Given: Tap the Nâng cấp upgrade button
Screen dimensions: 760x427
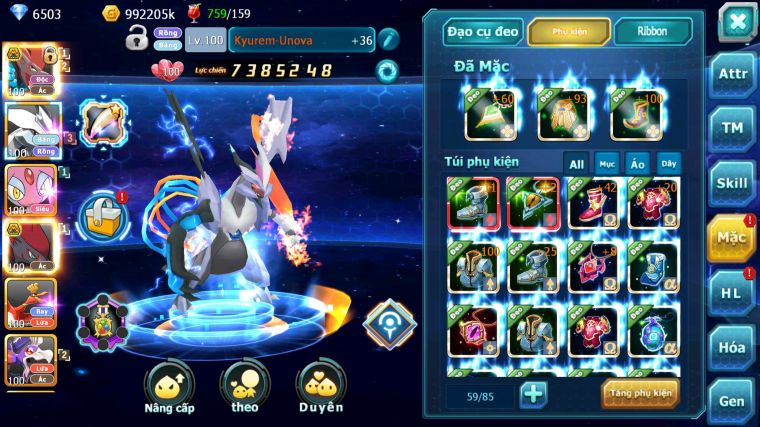Looking at the screenshot, I should [169, 386].
